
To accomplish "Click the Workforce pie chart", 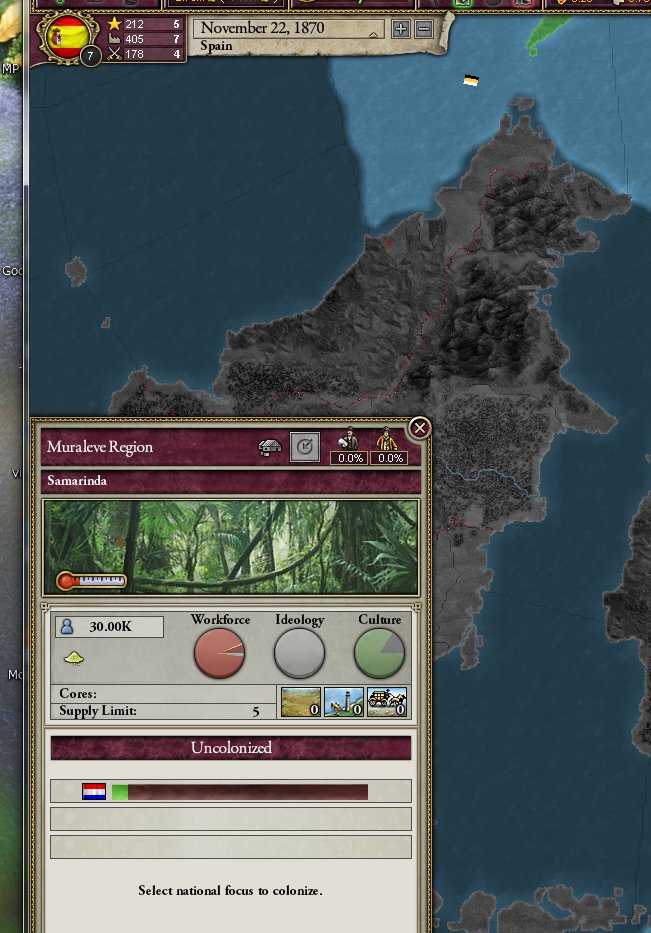I will point(219,653).
